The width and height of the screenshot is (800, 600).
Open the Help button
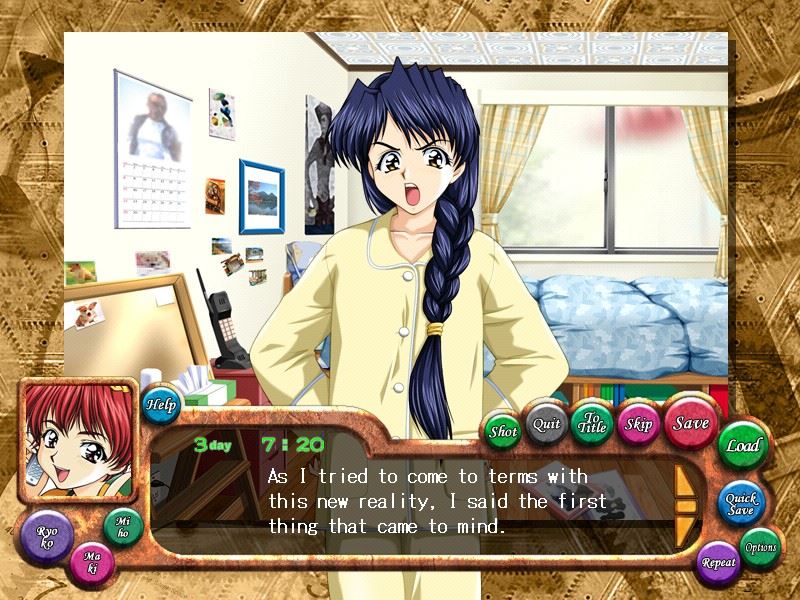tap(160, 405)
